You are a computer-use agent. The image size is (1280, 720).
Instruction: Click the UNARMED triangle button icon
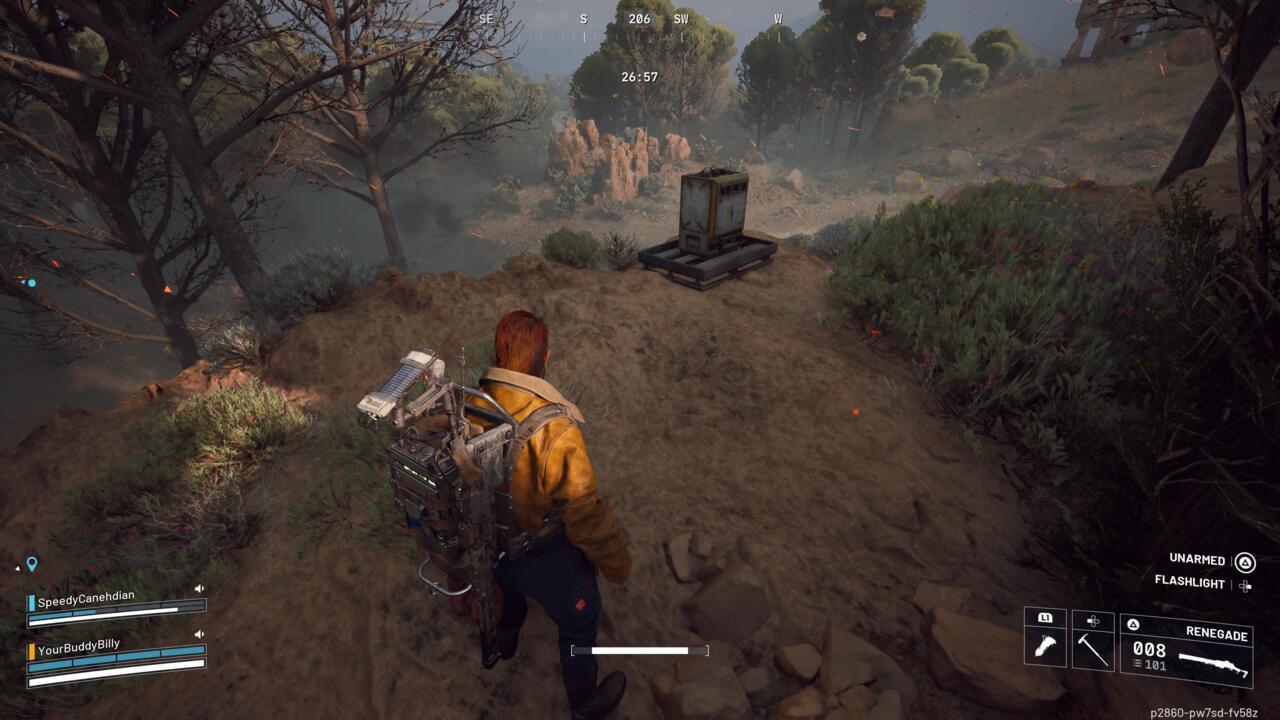coord(1245,562)
